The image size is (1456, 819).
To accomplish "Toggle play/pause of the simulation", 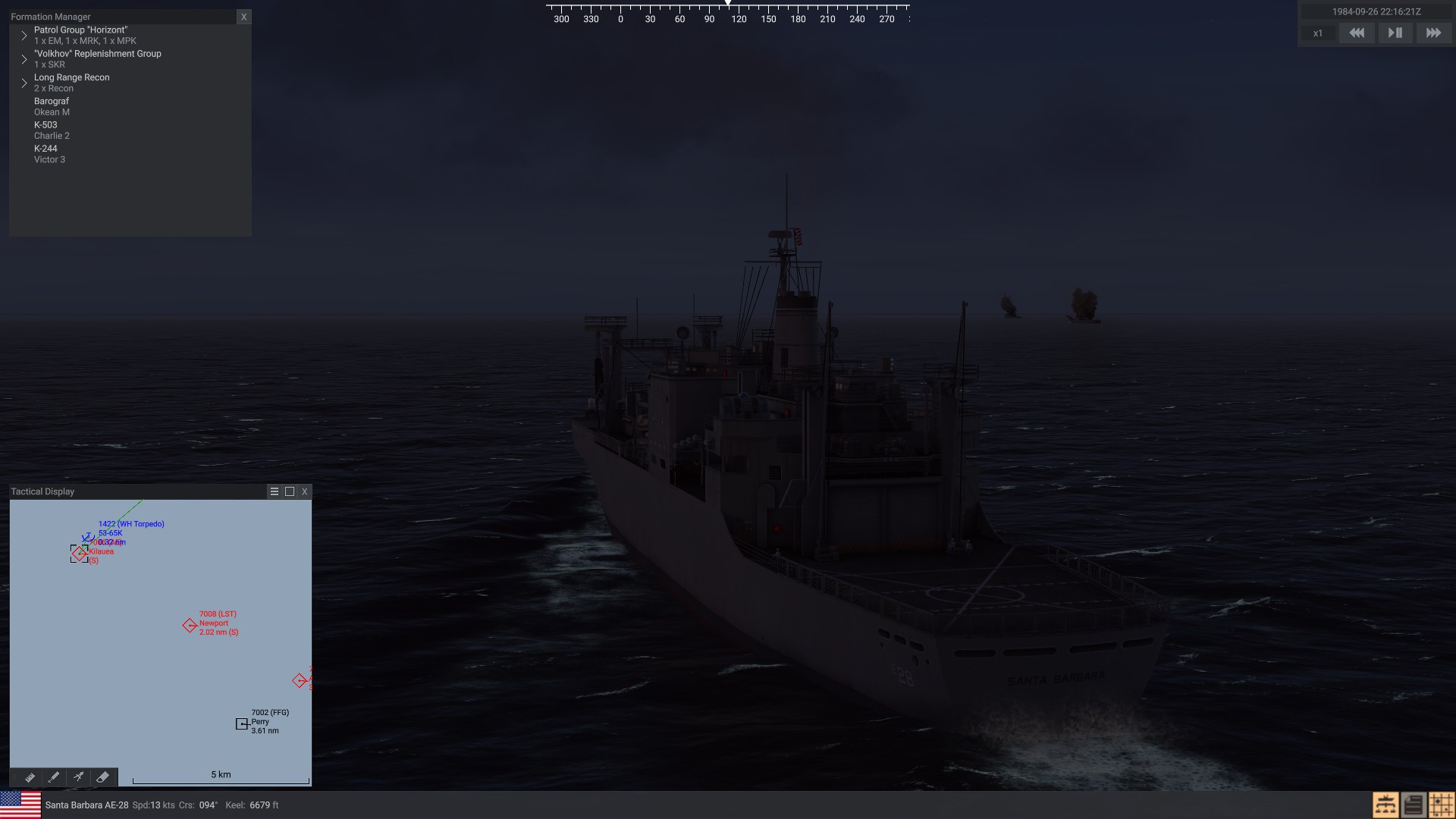I will [x=1395, y=33].
